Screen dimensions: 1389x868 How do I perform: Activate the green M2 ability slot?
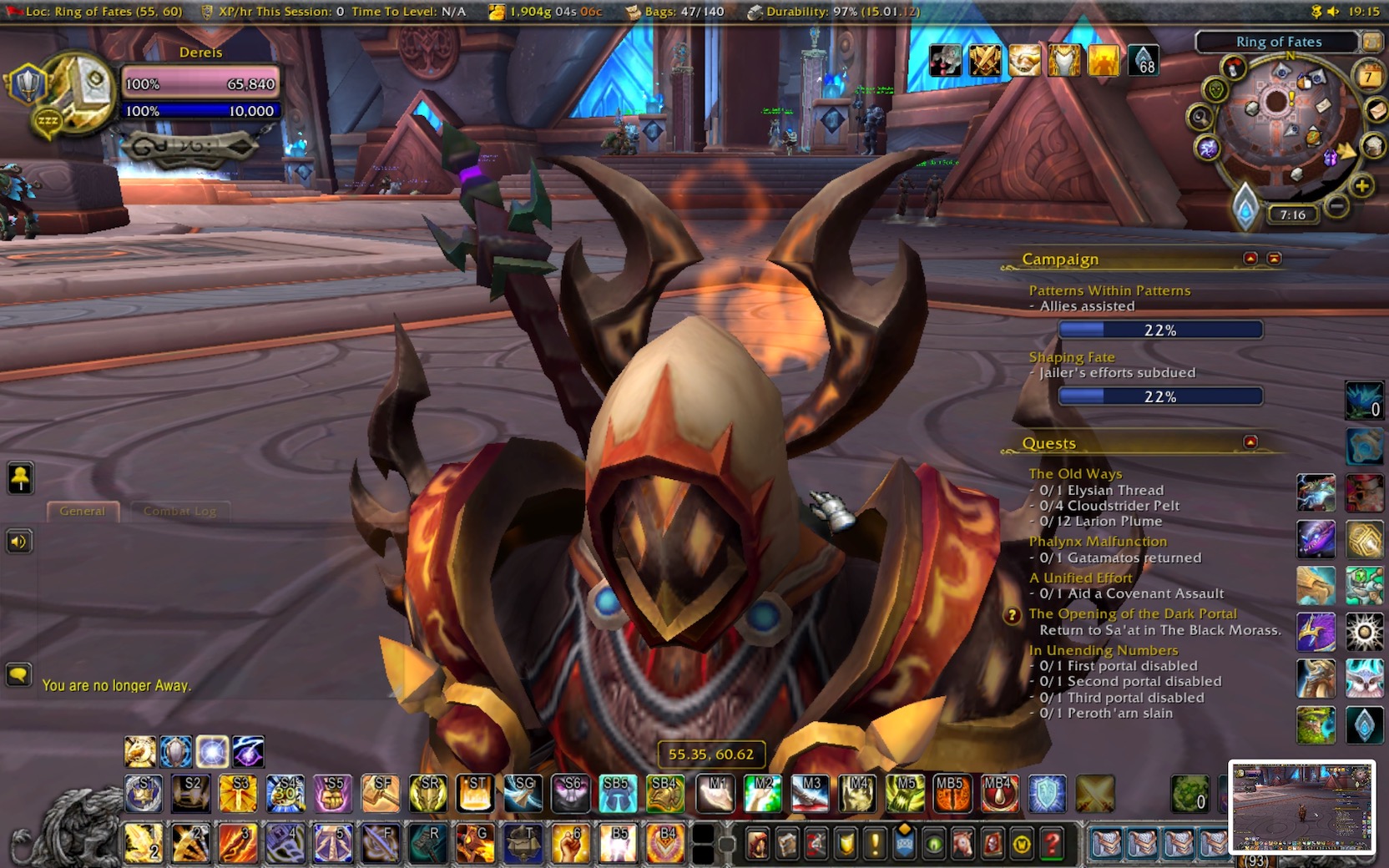tap(764, 794)
